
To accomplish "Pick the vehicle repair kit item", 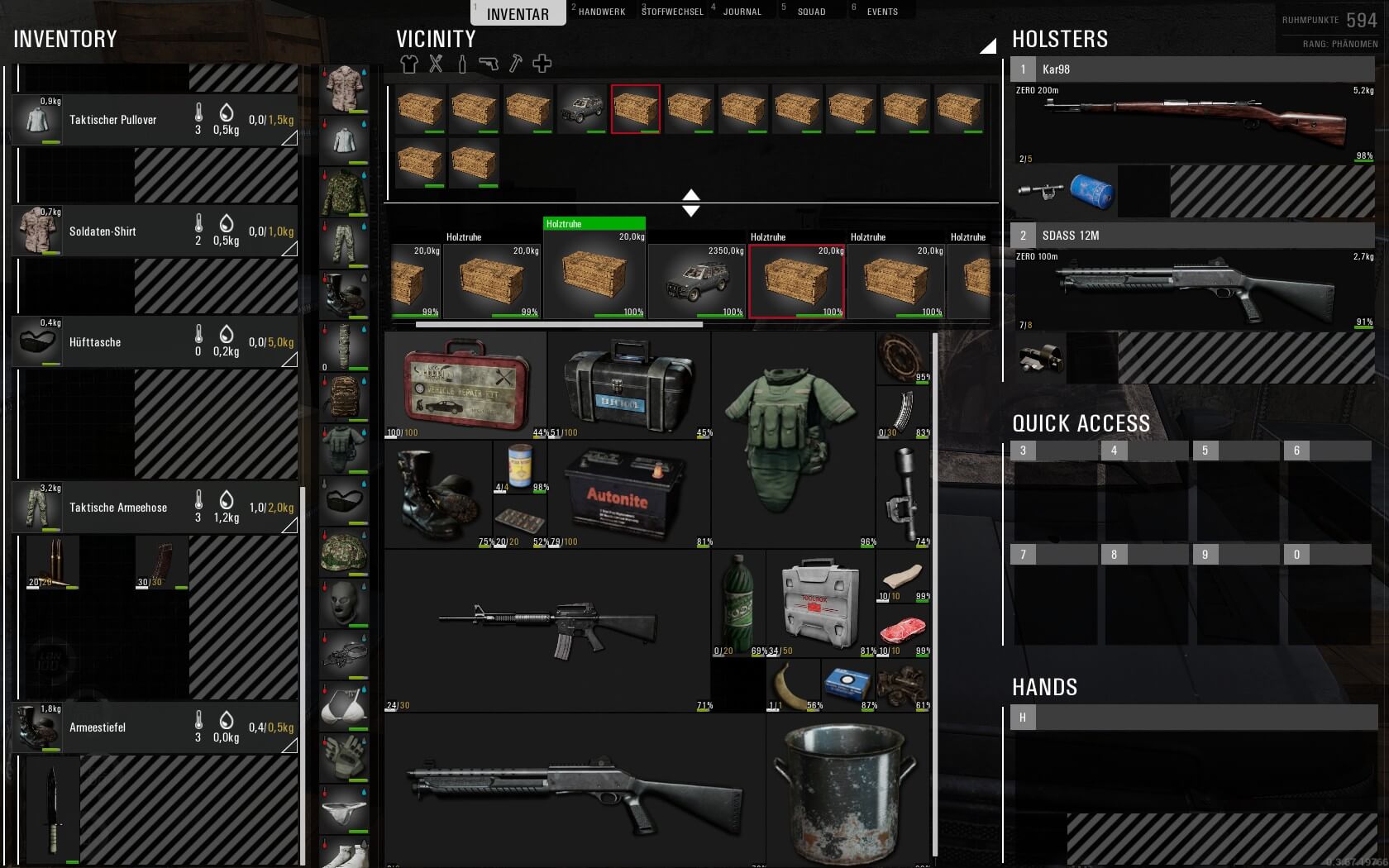I will (465, 385).
